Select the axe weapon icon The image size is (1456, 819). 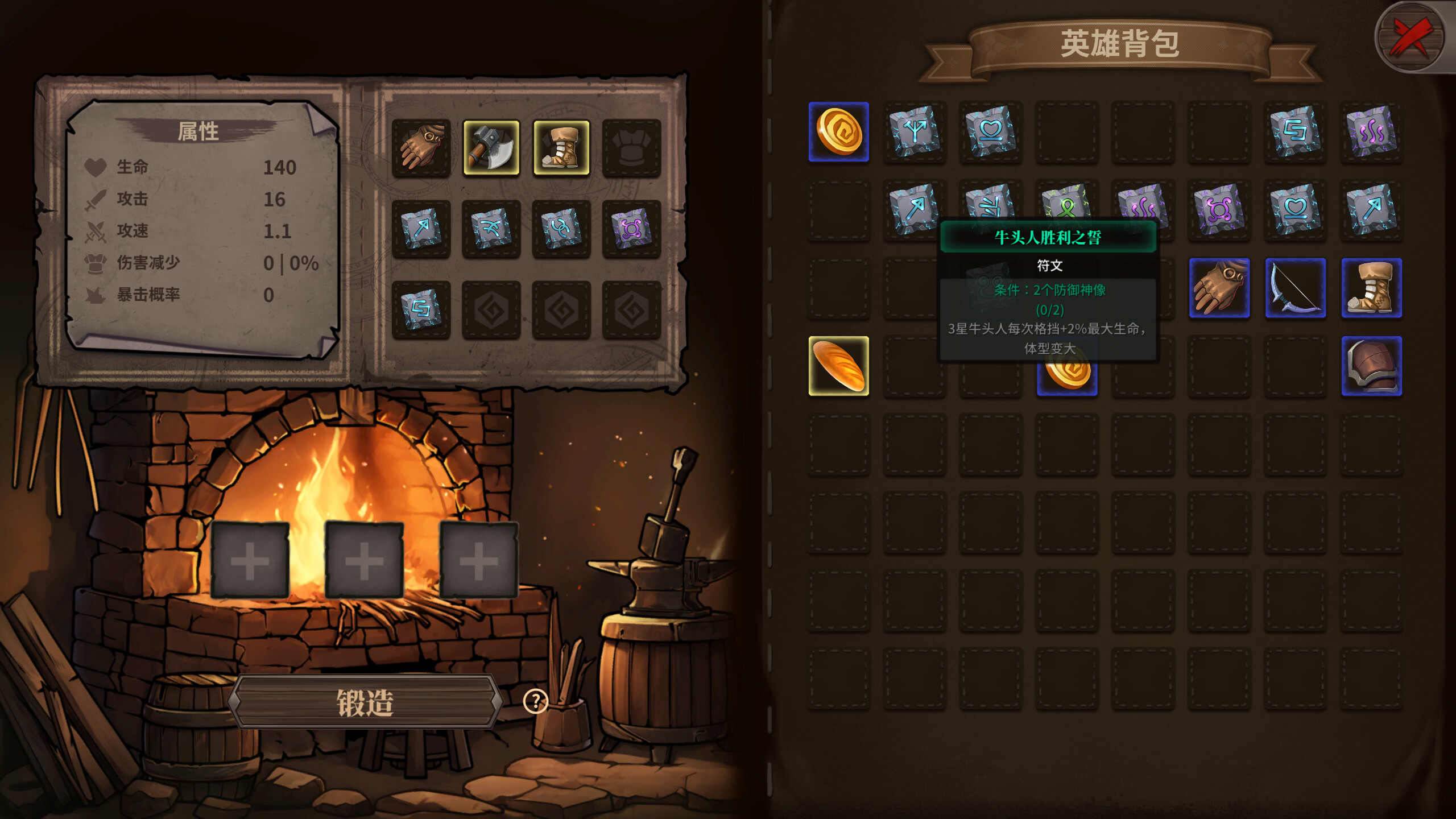click(492, 148)
